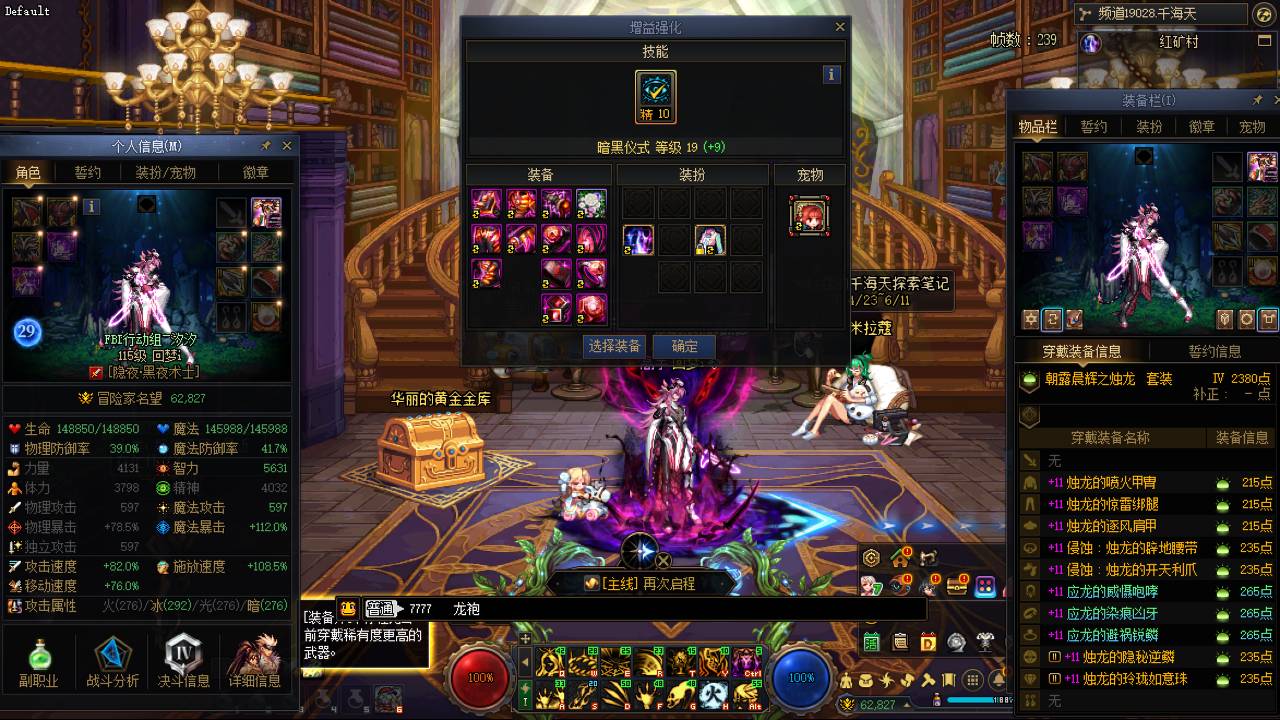Close the 个人信息 panel

point(287,146)
